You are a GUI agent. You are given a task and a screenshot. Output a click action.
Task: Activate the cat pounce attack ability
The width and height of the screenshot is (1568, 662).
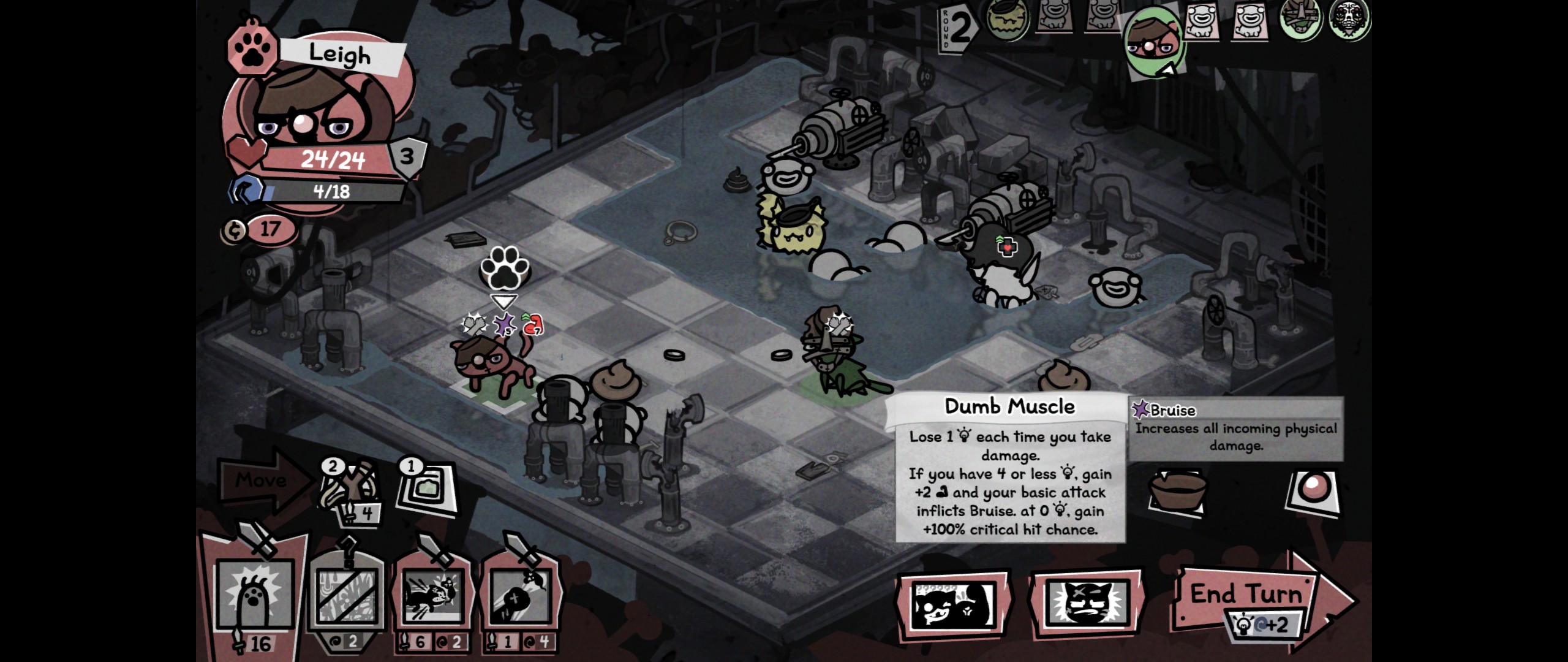(x=433, y=595)
